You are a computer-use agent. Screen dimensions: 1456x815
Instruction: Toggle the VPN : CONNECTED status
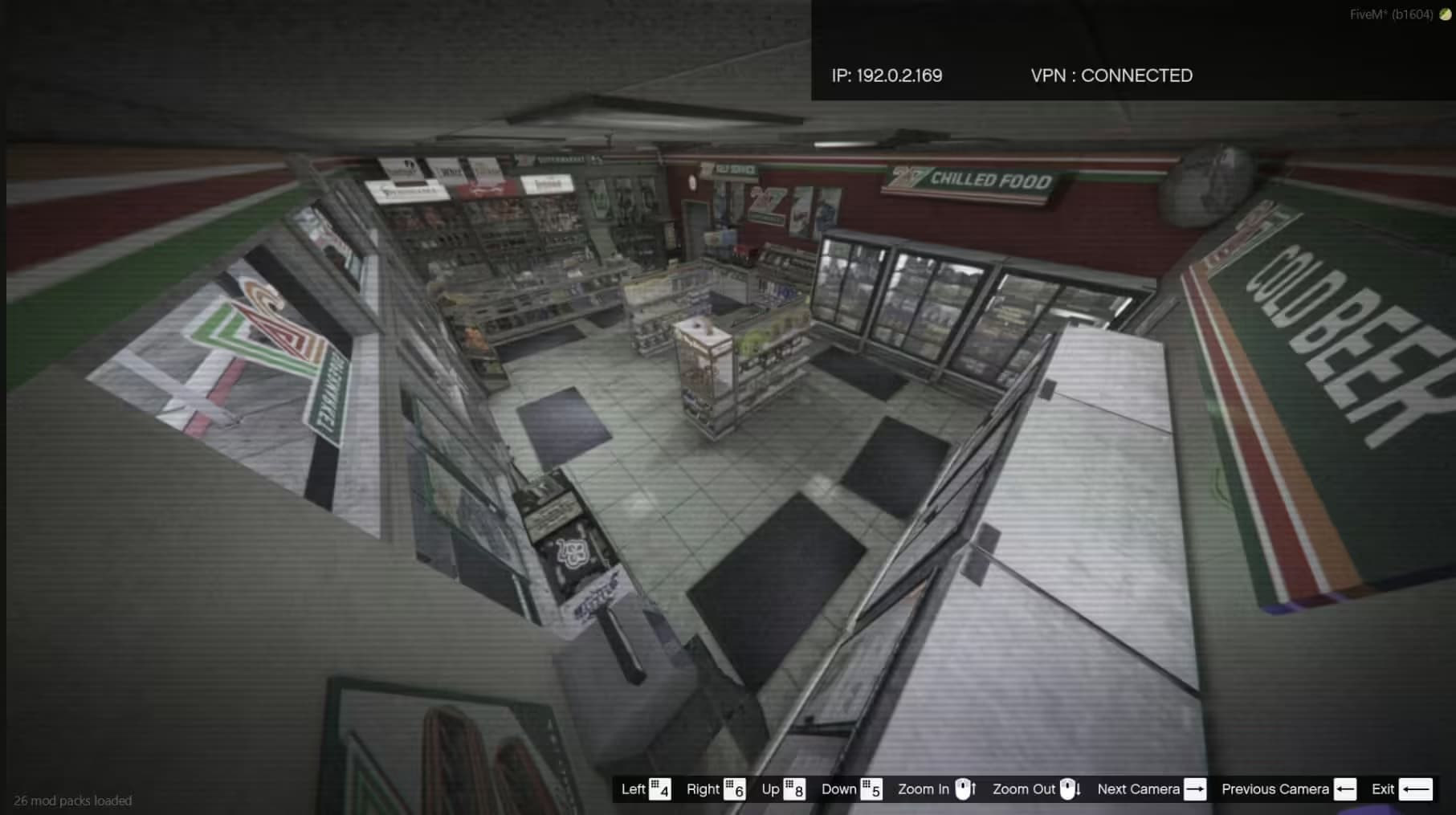[1111, 75]
